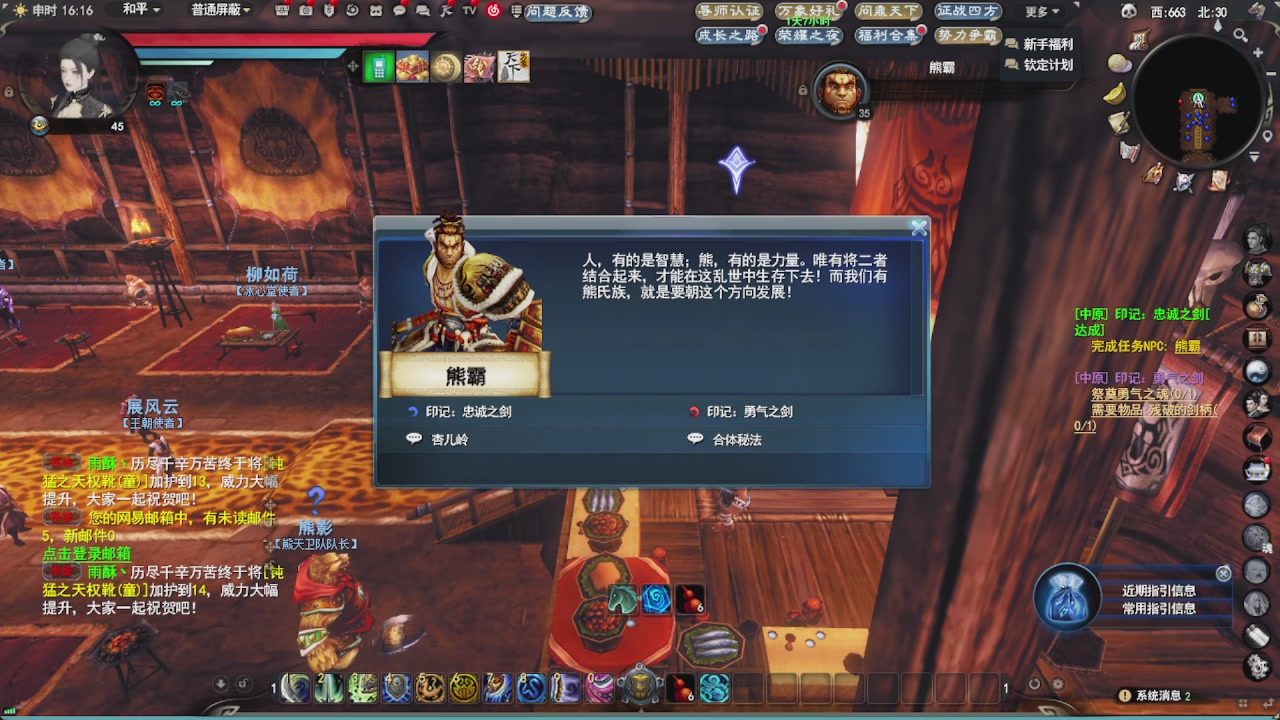Expand the chevron under the list icon near 问题反馈
Viewport: 1280px width, 720px height.
517,18
